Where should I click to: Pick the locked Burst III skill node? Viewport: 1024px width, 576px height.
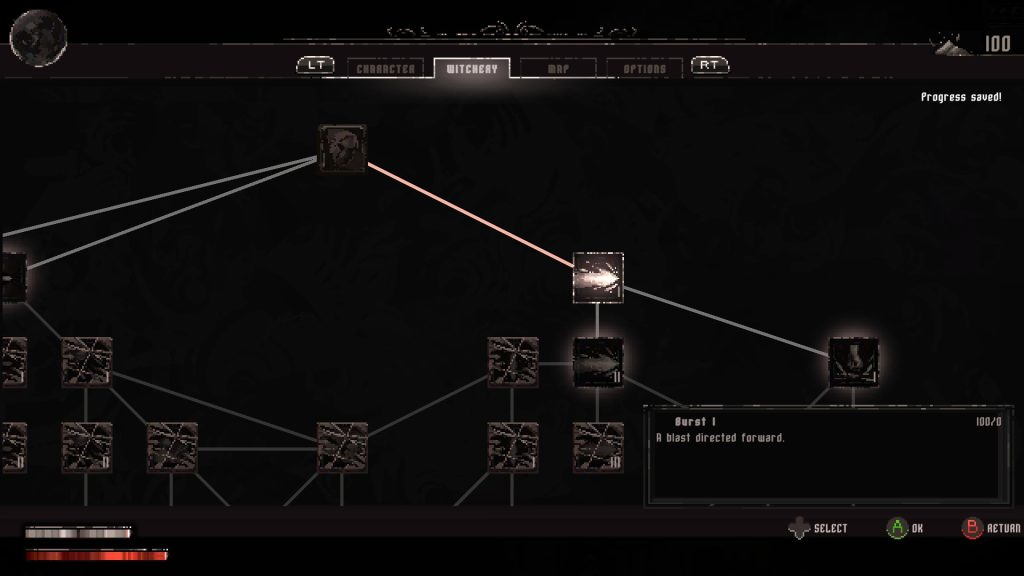(598, 447)
